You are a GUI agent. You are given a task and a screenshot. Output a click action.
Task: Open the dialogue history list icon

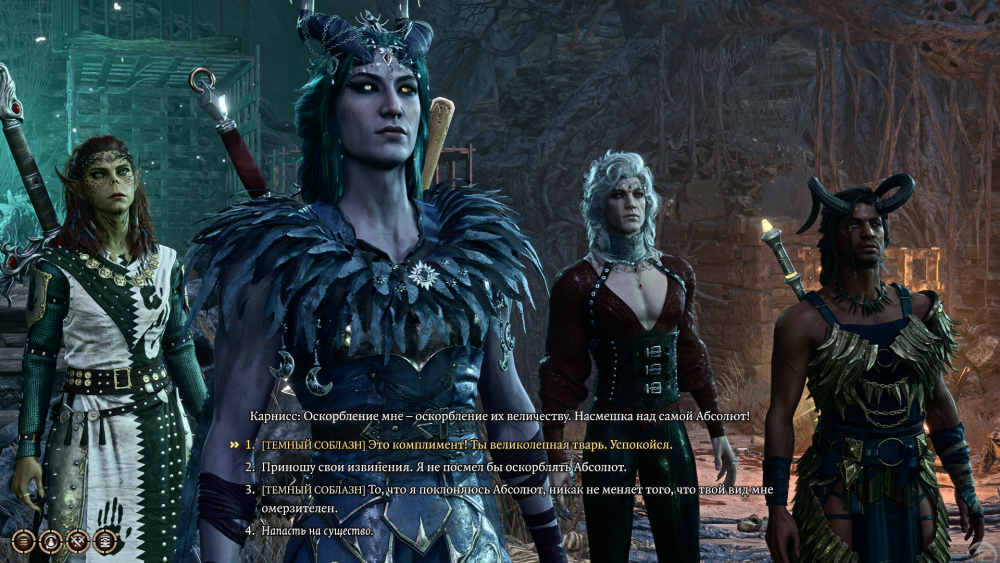(24, 541)
